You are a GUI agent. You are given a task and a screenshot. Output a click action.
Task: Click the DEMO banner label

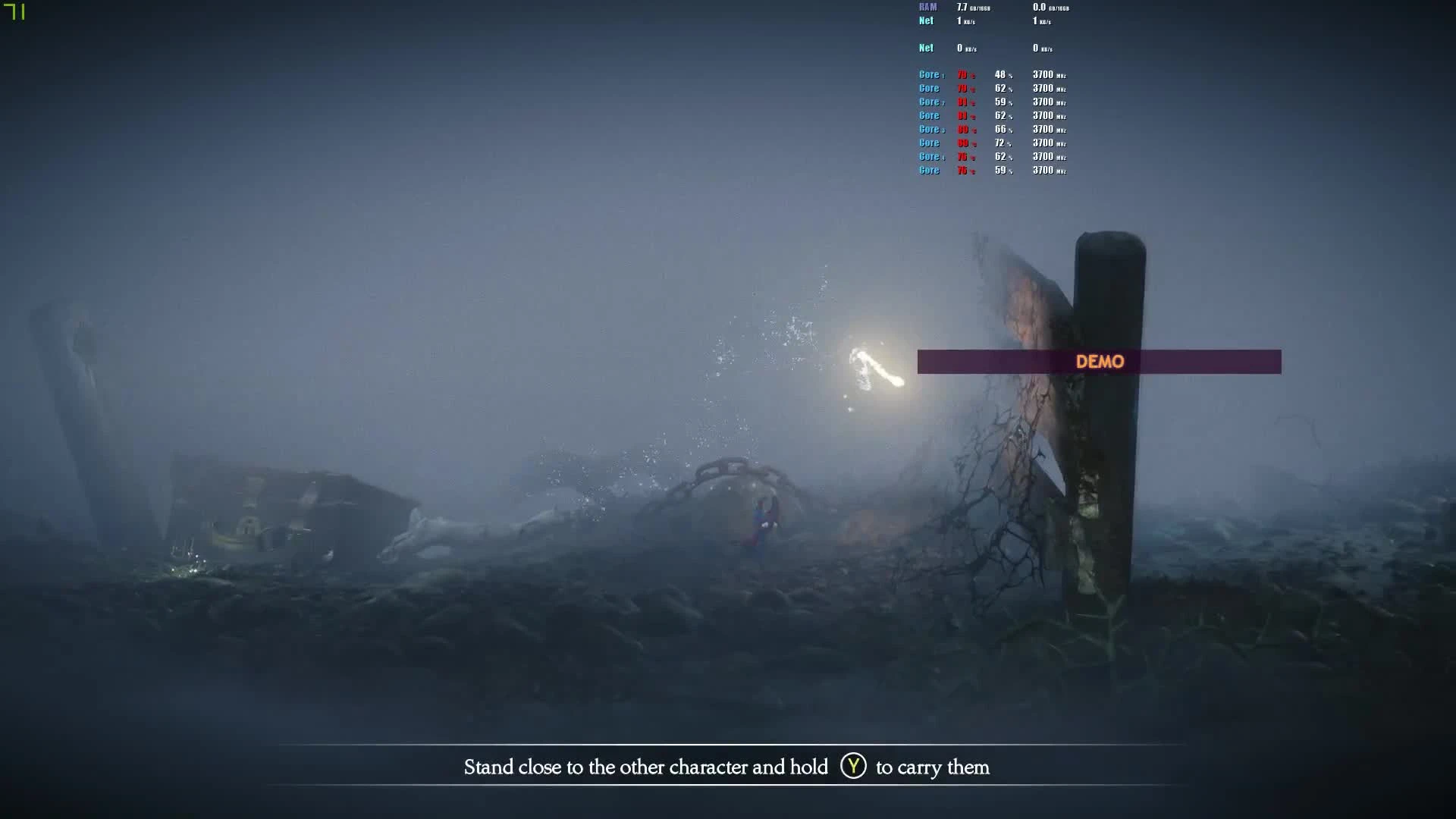pos(1101,362)
